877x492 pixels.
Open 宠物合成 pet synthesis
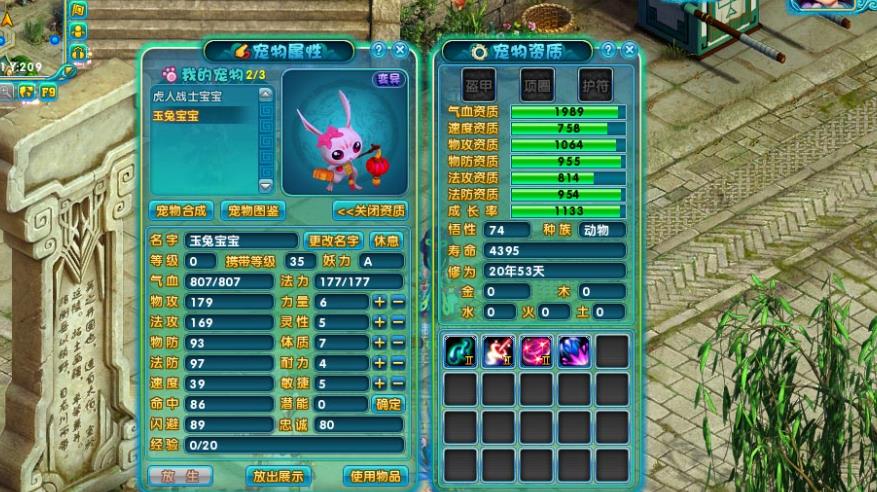(180, 210)
